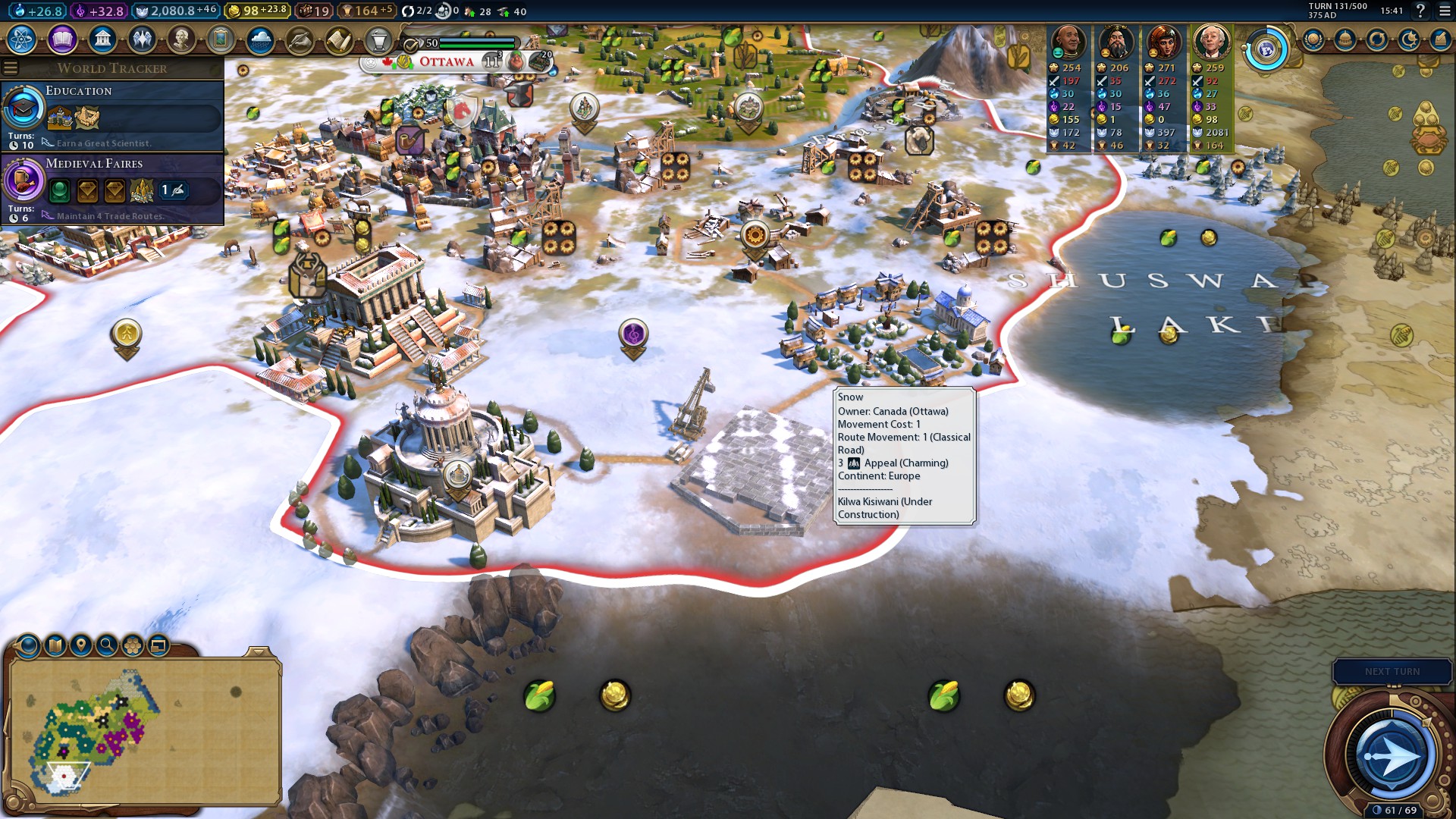Open the Great Works painting icon

coord(221,39)
